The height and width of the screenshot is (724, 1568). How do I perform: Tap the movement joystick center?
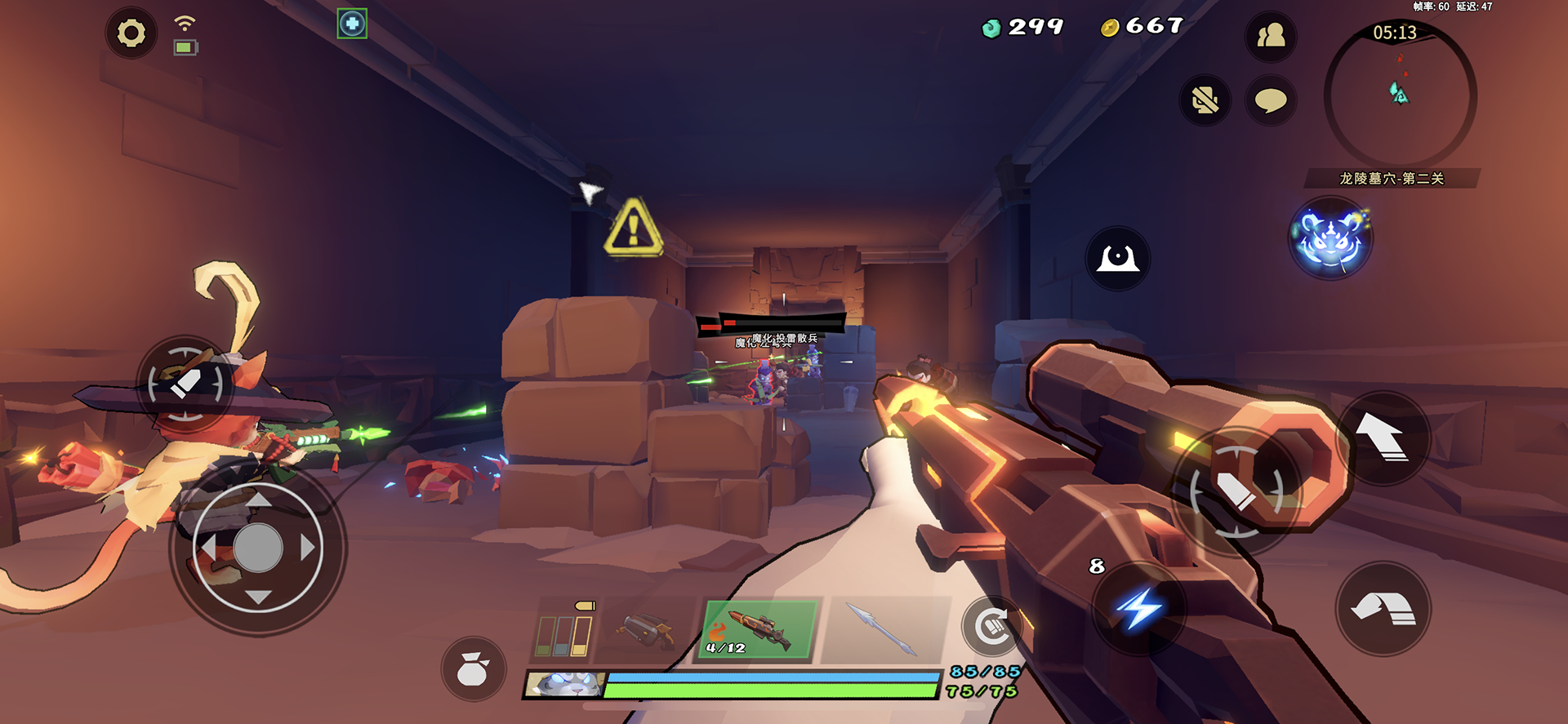click(x=258, y=547)
